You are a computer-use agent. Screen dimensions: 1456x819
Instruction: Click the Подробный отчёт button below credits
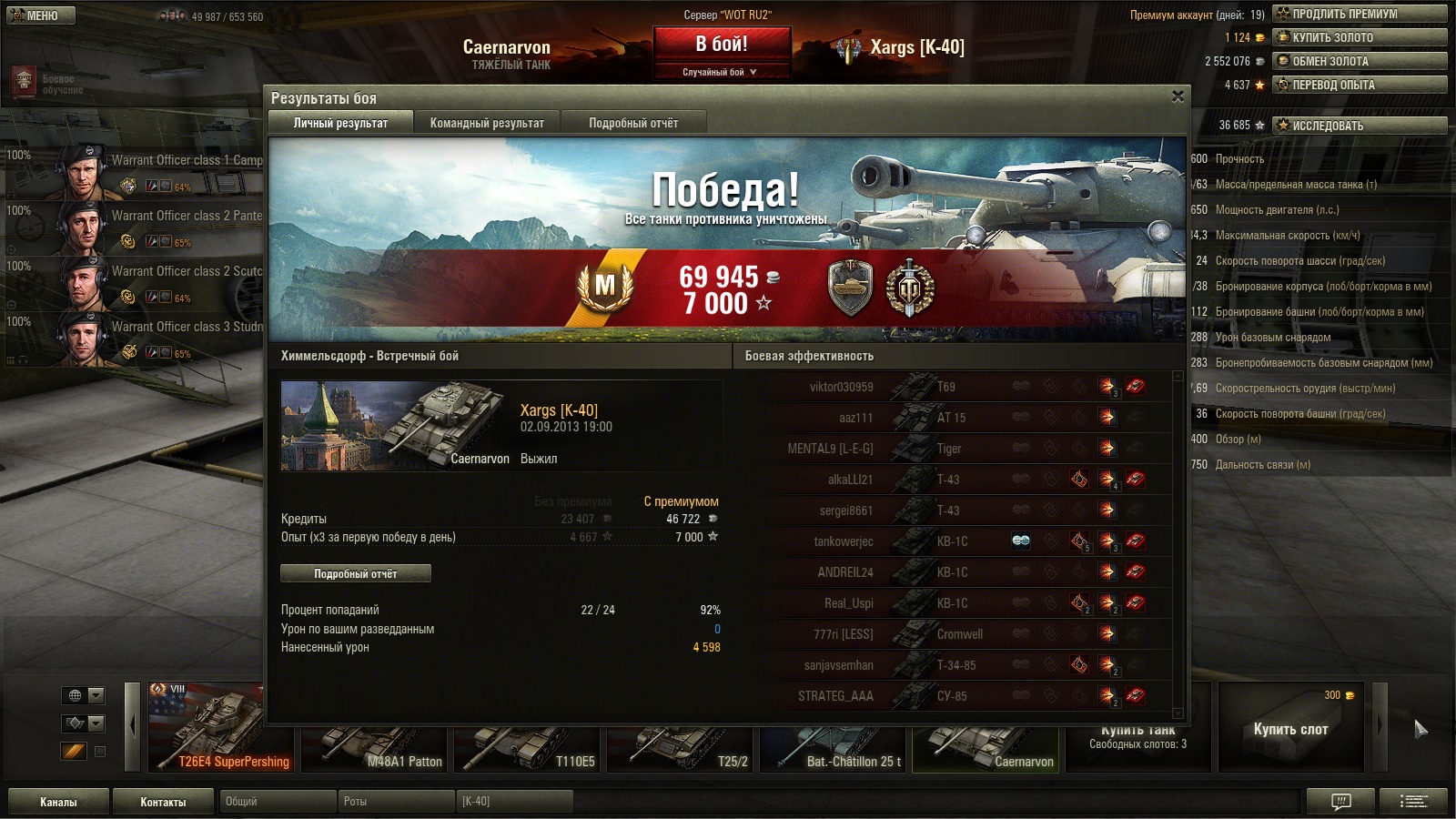(356, 573)
